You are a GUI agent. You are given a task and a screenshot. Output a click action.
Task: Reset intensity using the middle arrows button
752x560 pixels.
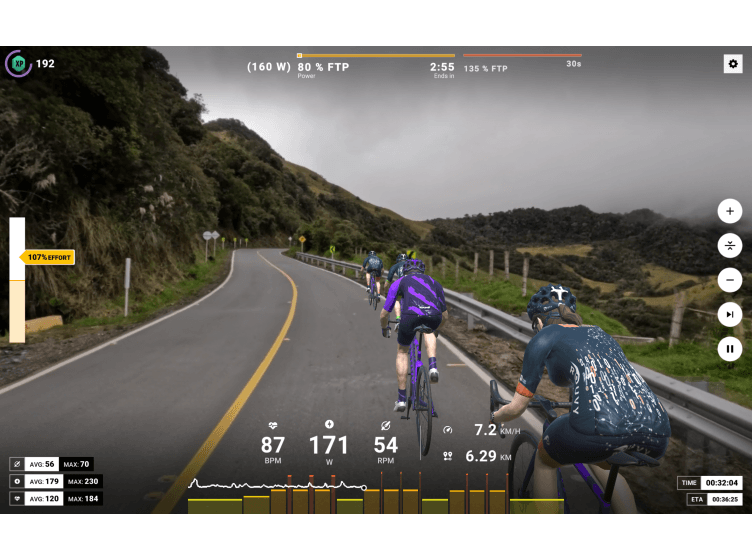pos(730,245)
